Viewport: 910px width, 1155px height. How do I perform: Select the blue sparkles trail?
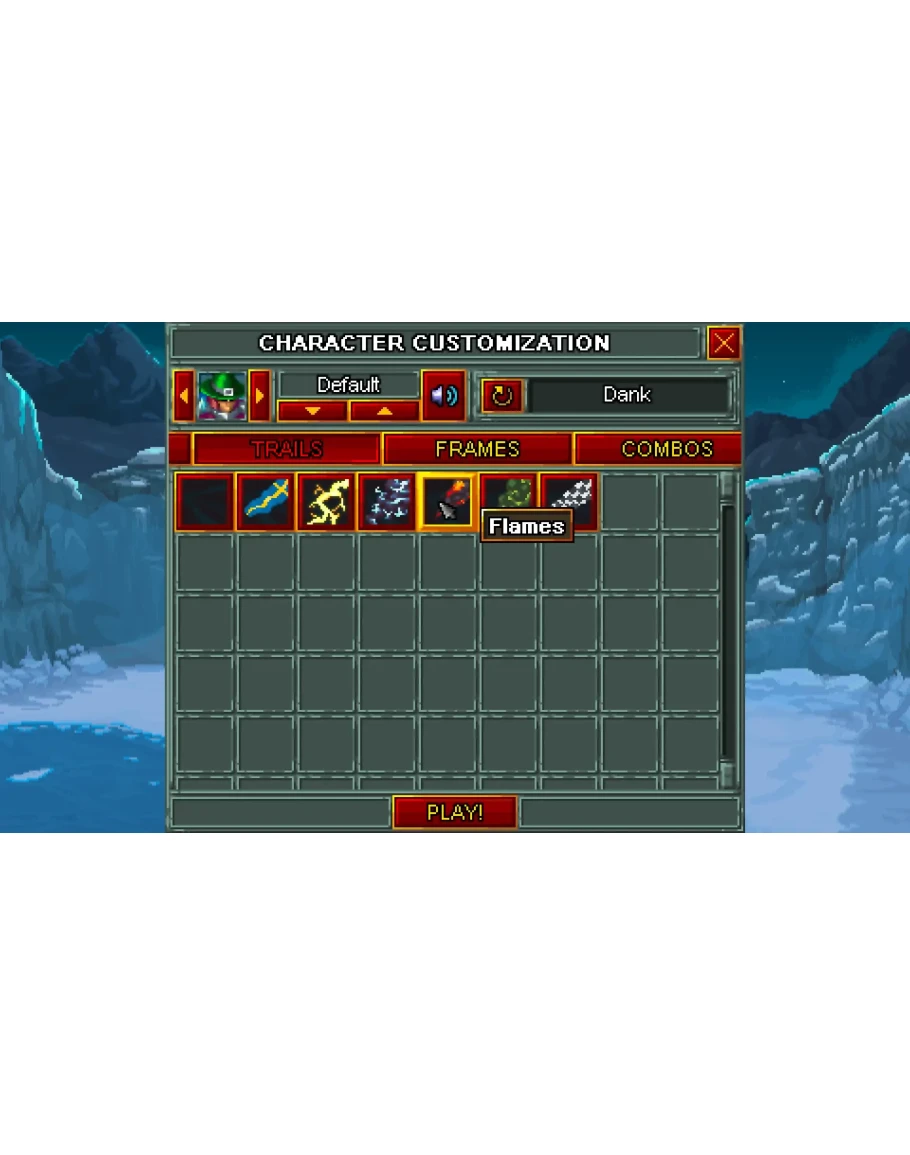tap(387, 502)
